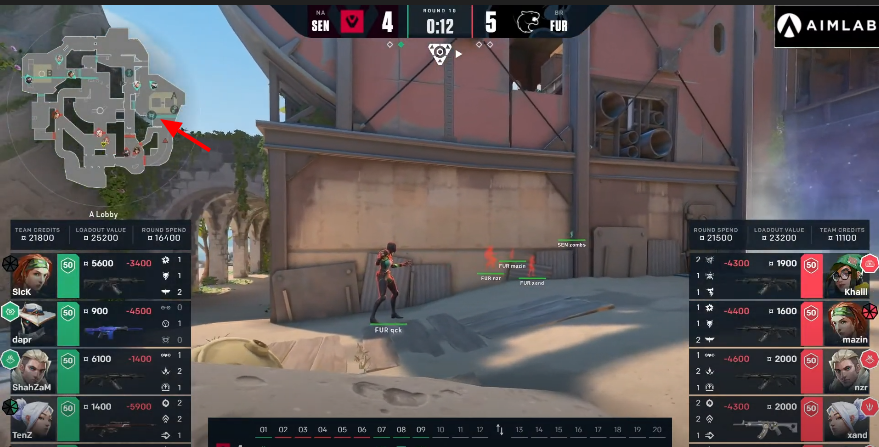The width and height of the screenshot is (879, 447).
Task: Select round 13 in the round timeline
Action: 519,430
